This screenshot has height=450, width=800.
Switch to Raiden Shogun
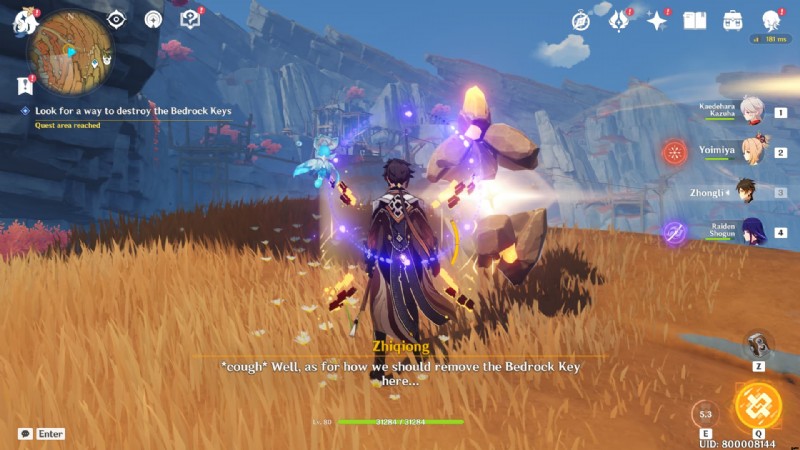[x=752, y=232]
